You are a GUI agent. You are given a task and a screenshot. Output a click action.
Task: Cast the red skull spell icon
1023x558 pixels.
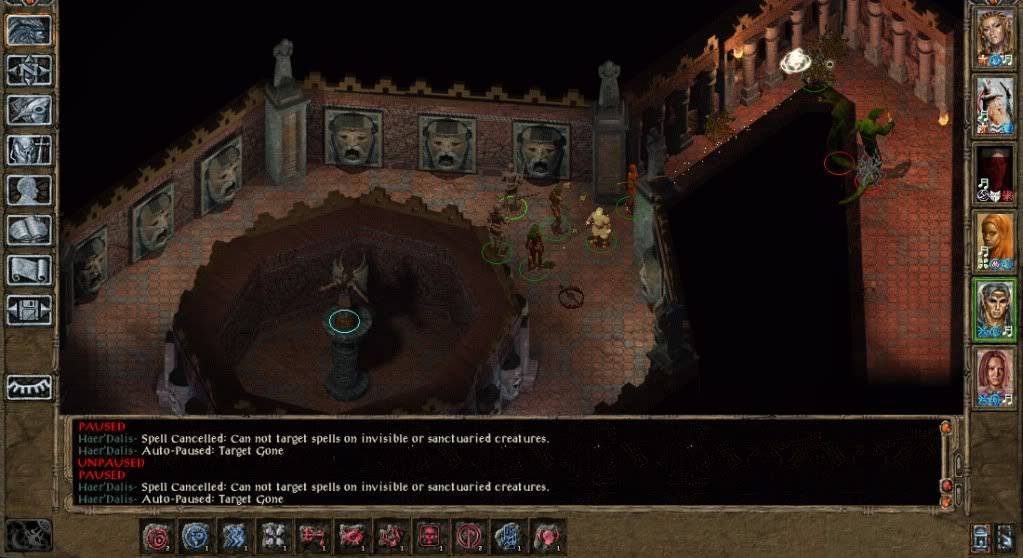click(432, 536)
